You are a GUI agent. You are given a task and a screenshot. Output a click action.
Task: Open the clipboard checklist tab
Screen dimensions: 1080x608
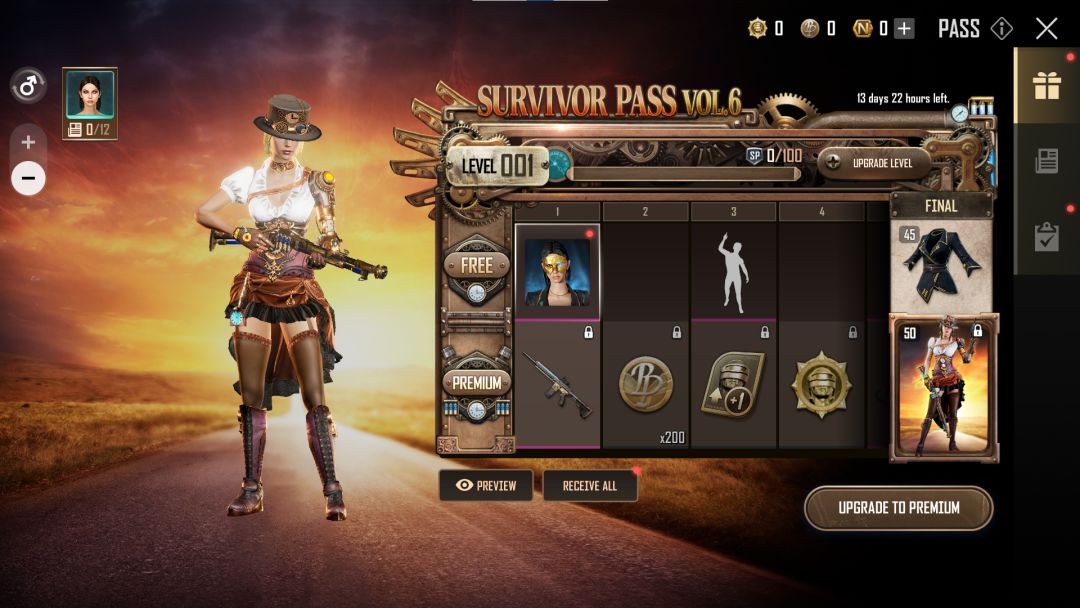click(x=1047, y=236)
